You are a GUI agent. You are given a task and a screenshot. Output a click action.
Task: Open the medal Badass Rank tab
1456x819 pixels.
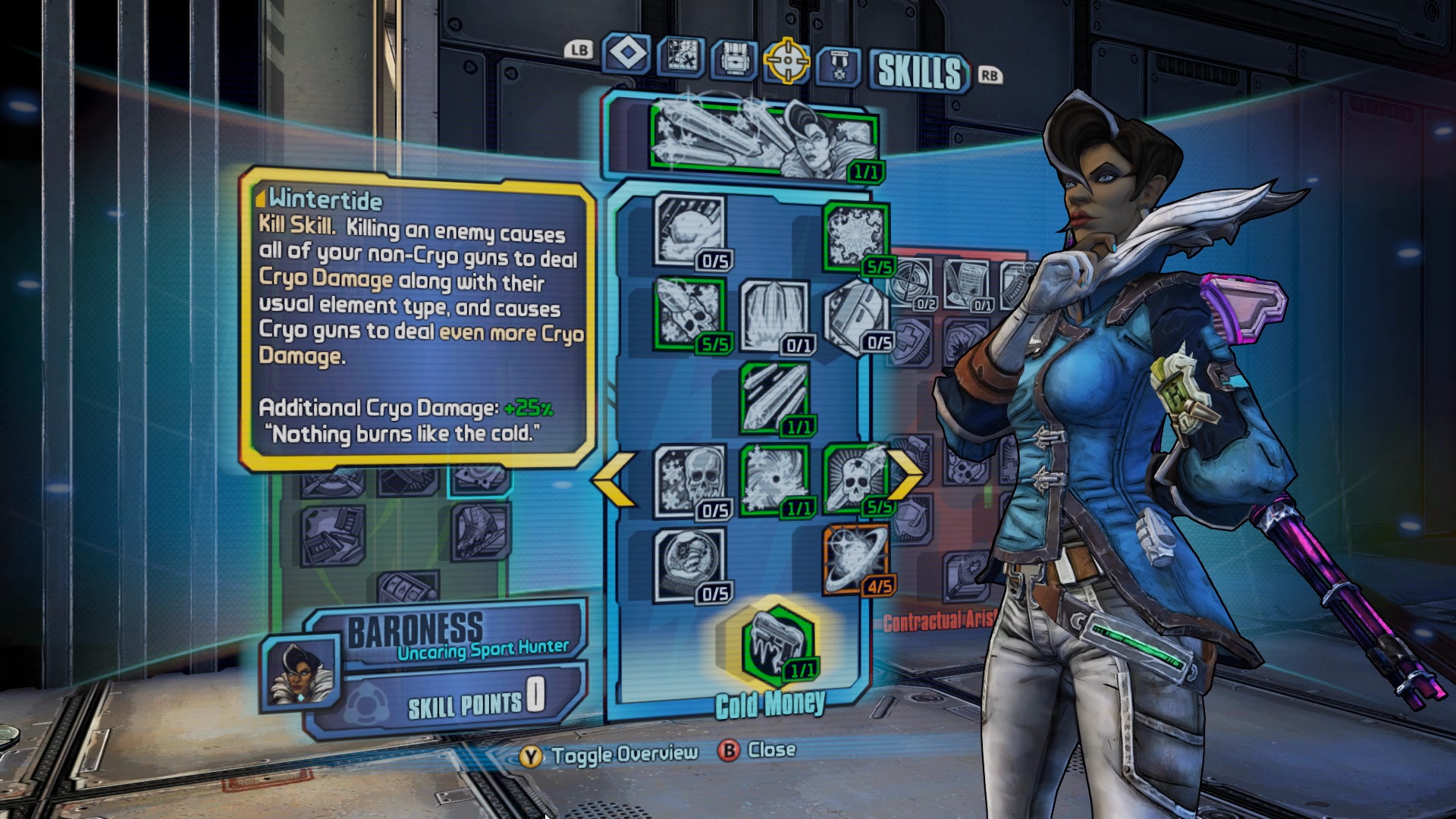pos(838,65)
